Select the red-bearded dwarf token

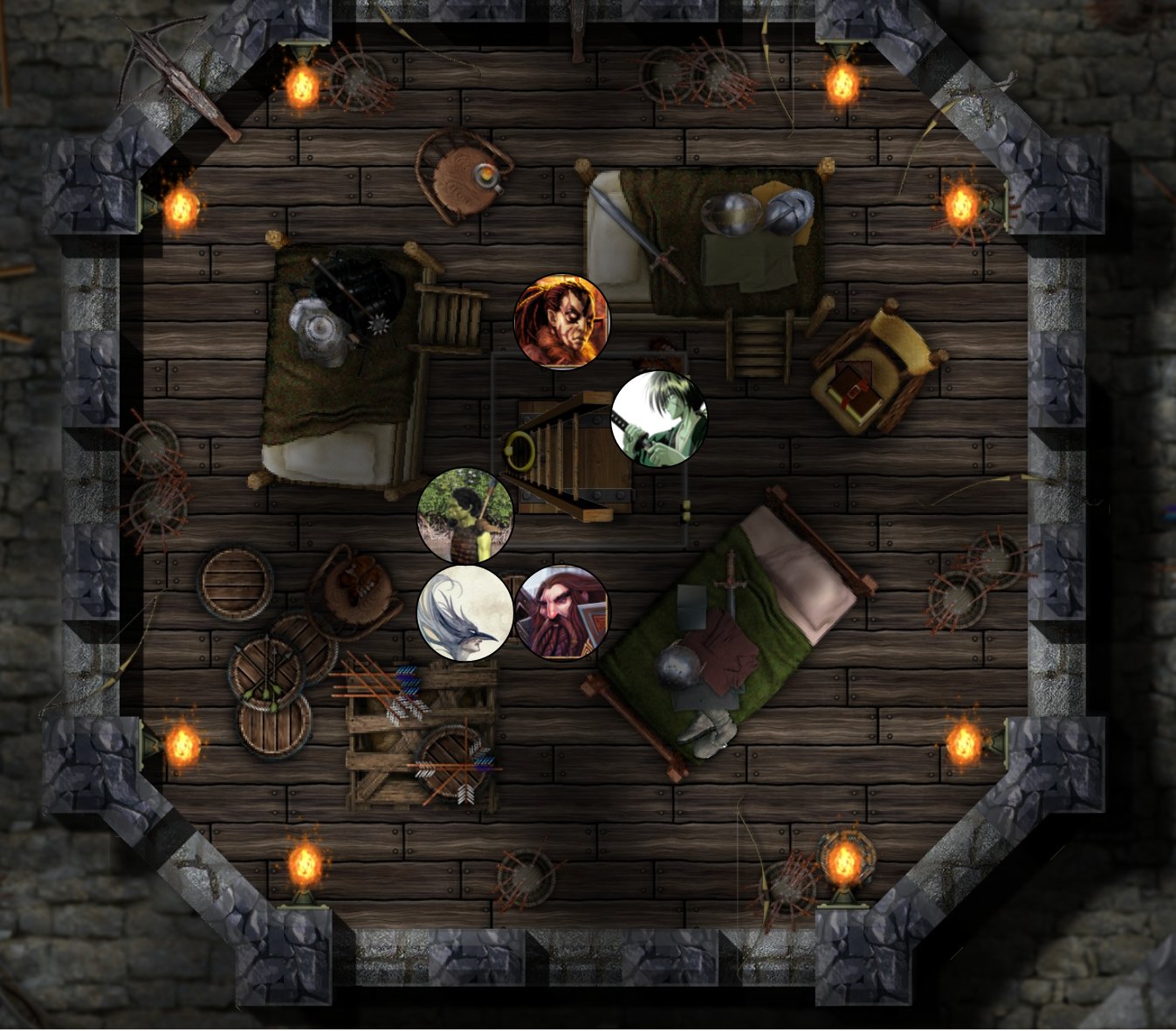coord(561,612)
